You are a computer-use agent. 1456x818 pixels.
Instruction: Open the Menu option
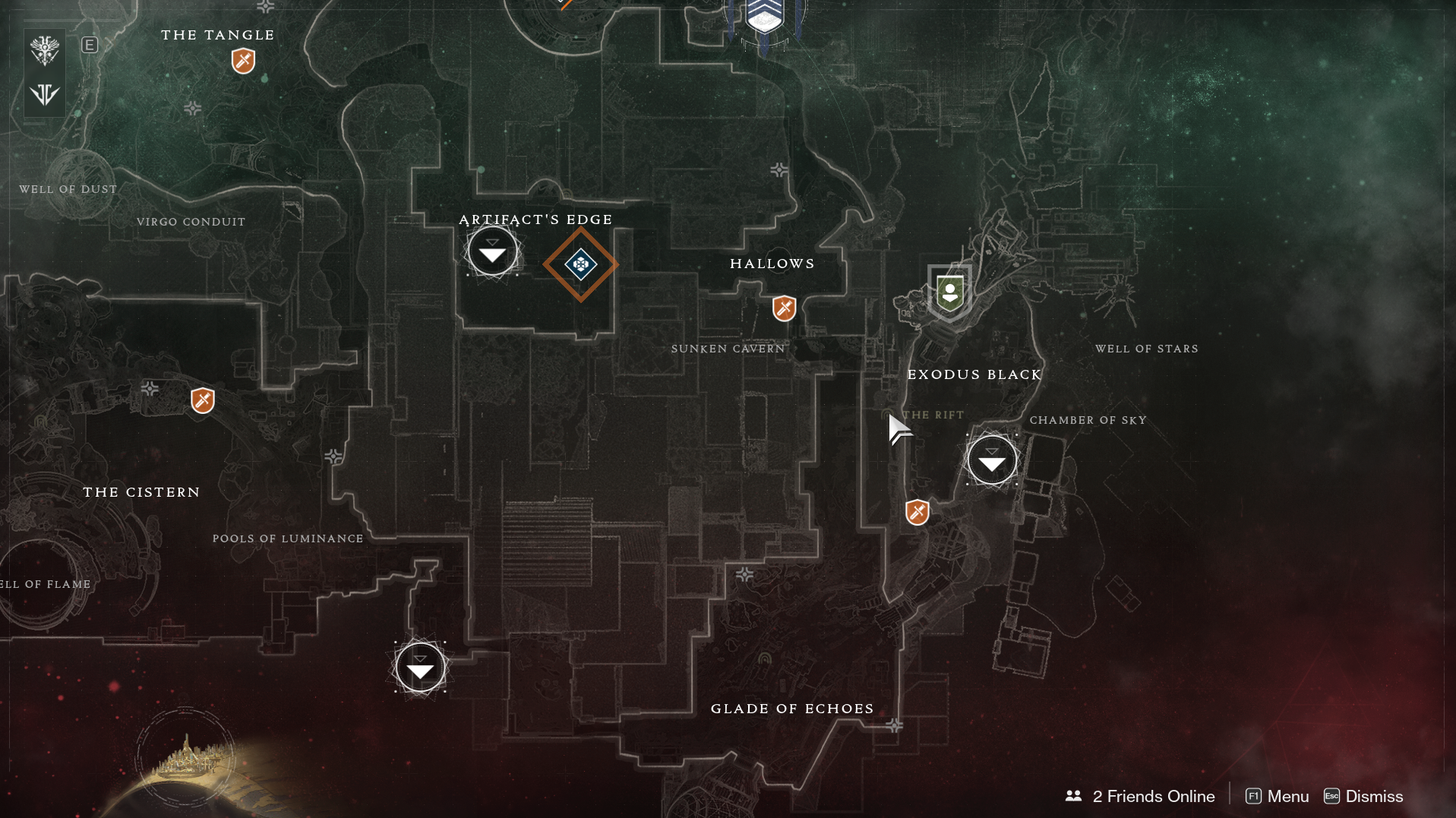(1278, 796)
